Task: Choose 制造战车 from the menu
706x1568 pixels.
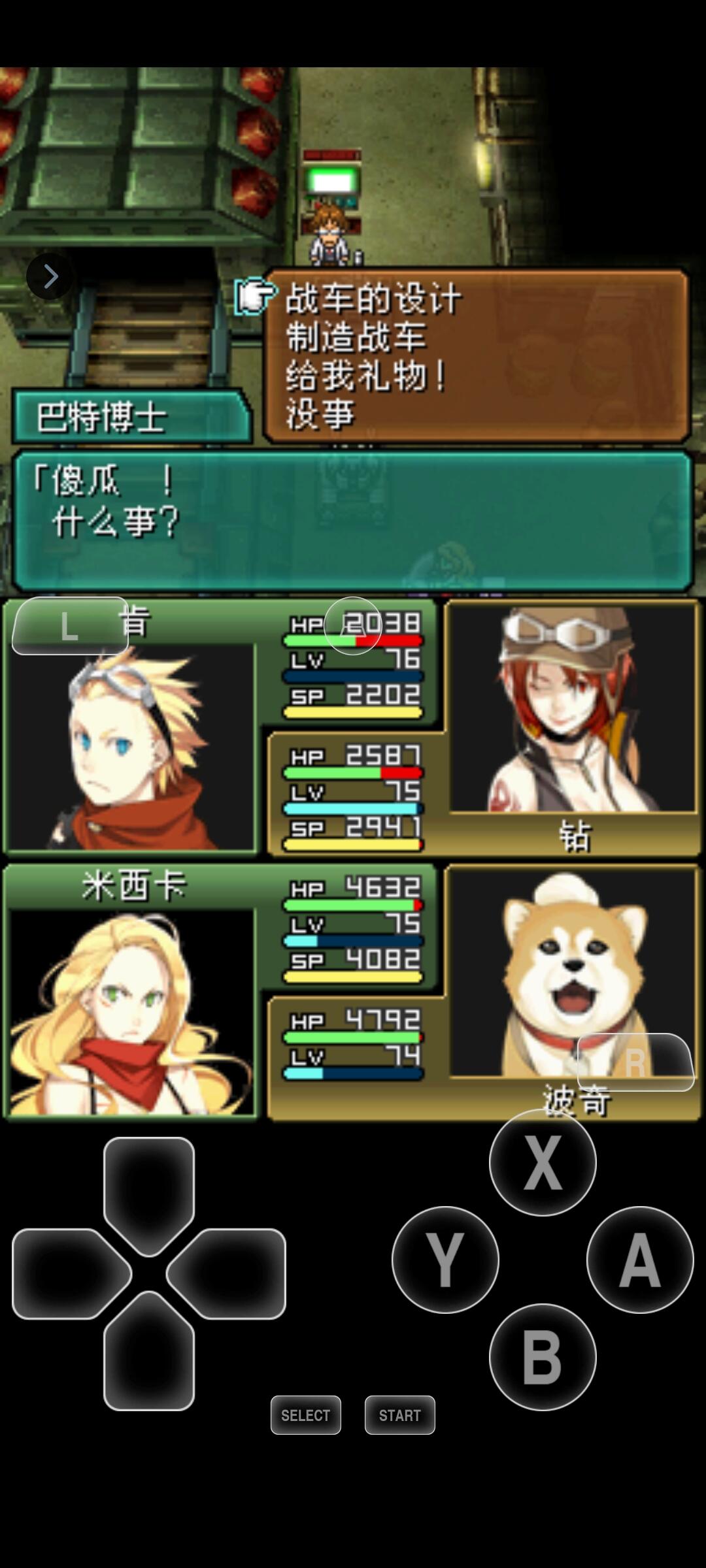Action: pyautogui.click(x=356, y=337)
